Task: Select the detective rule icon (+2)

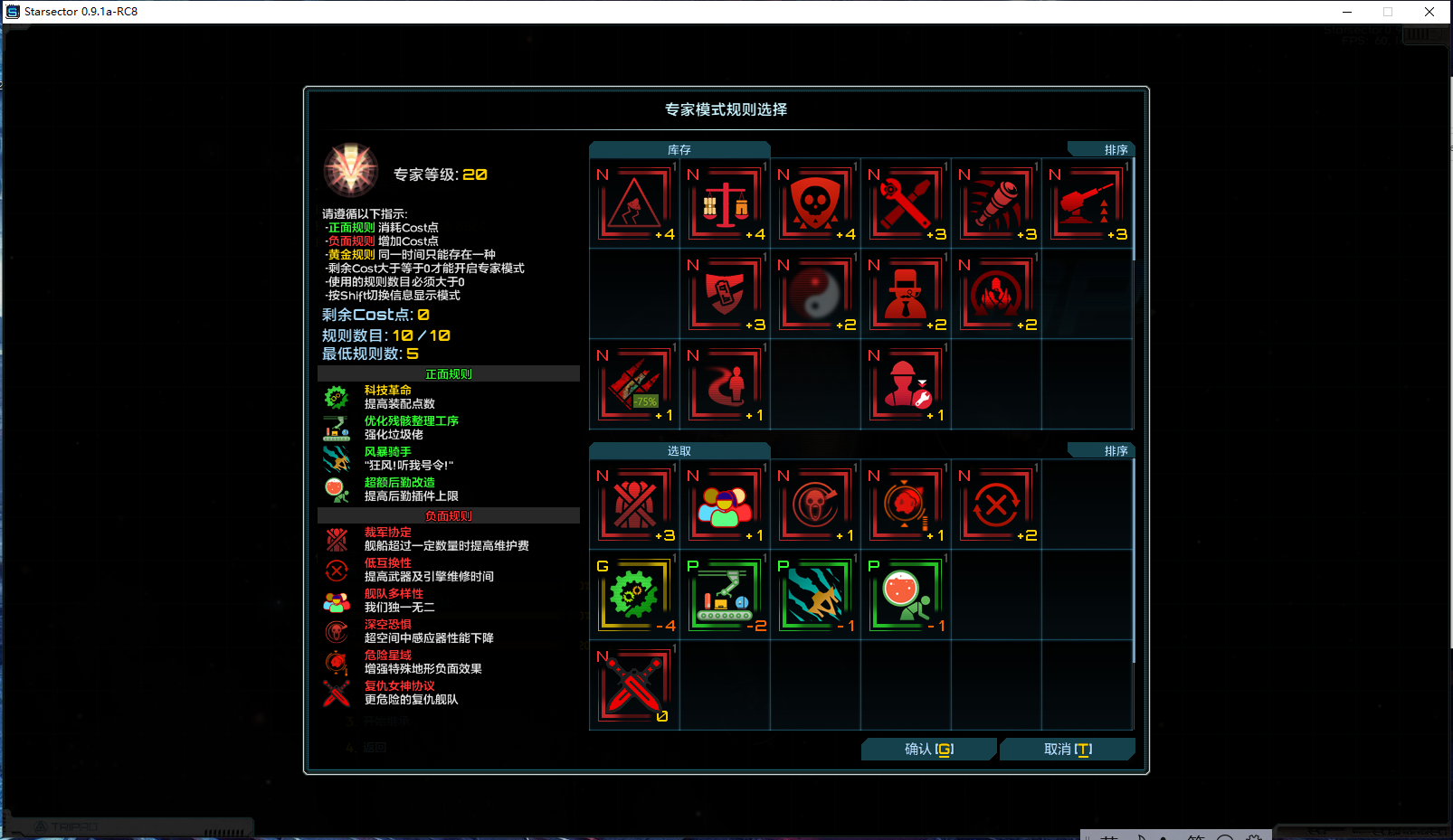Action: [x=906, y=294]
